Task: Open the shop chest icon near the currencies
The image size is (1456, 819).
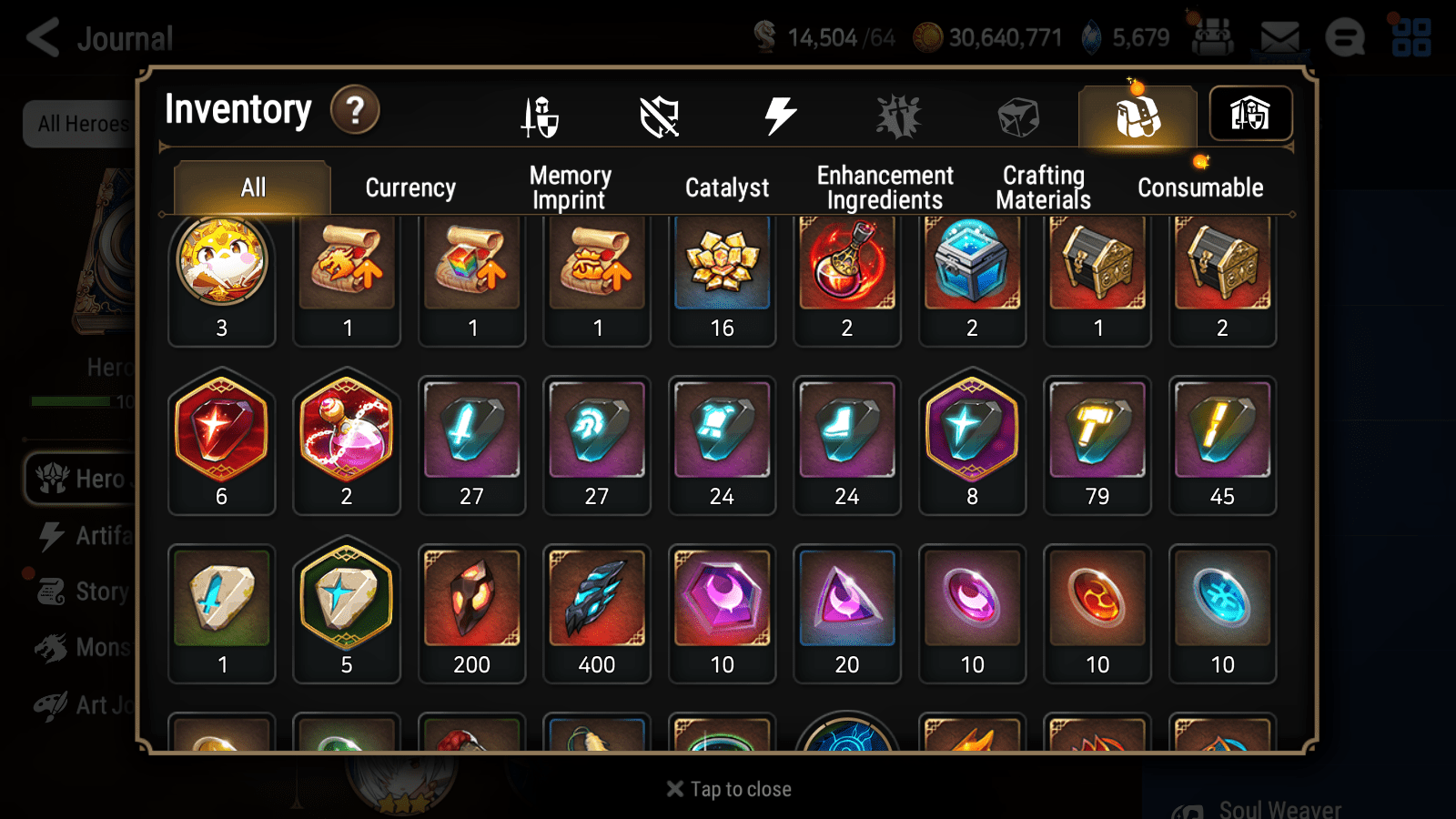Action: 1212,36
